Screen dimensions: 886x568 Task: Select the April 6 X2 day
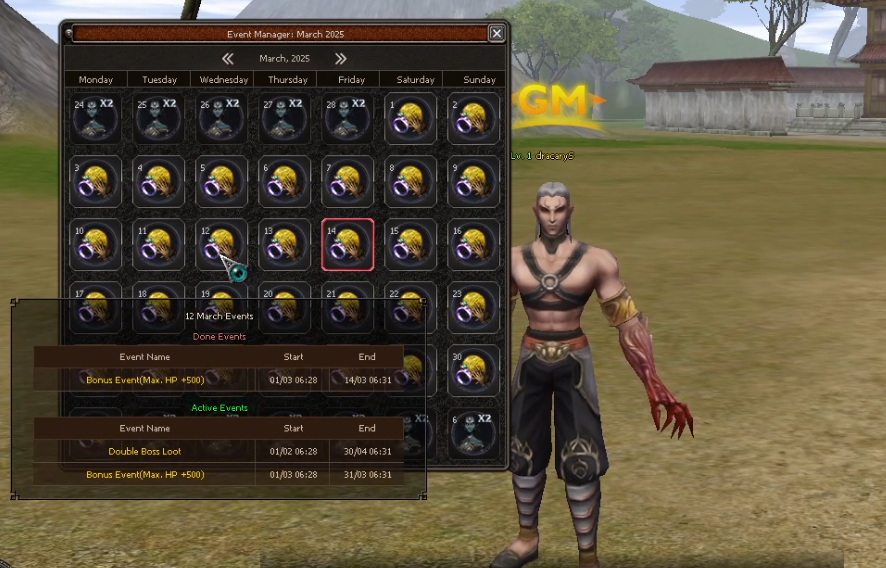(x=473, y=432)
